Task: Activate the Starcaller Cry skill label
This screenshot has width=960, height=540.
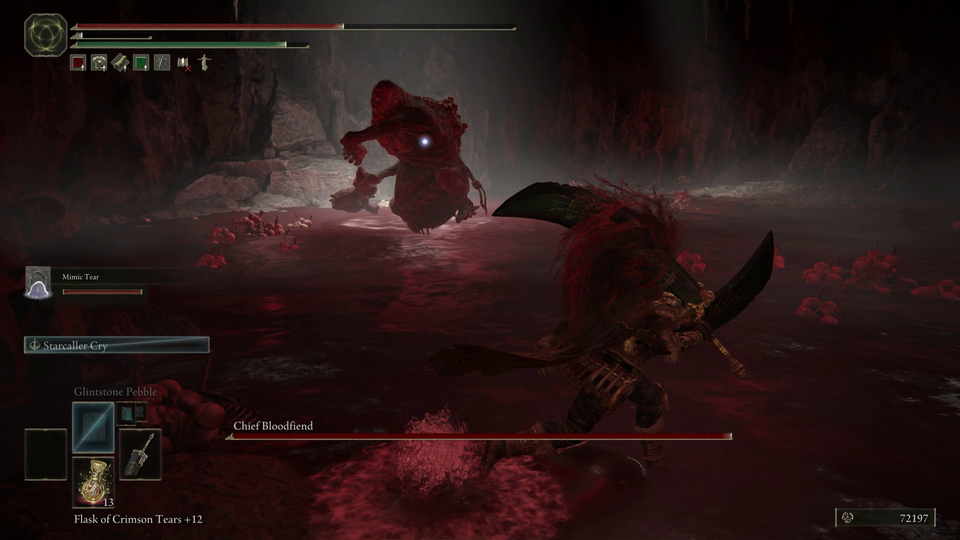Action: click(x=117, y=345)
